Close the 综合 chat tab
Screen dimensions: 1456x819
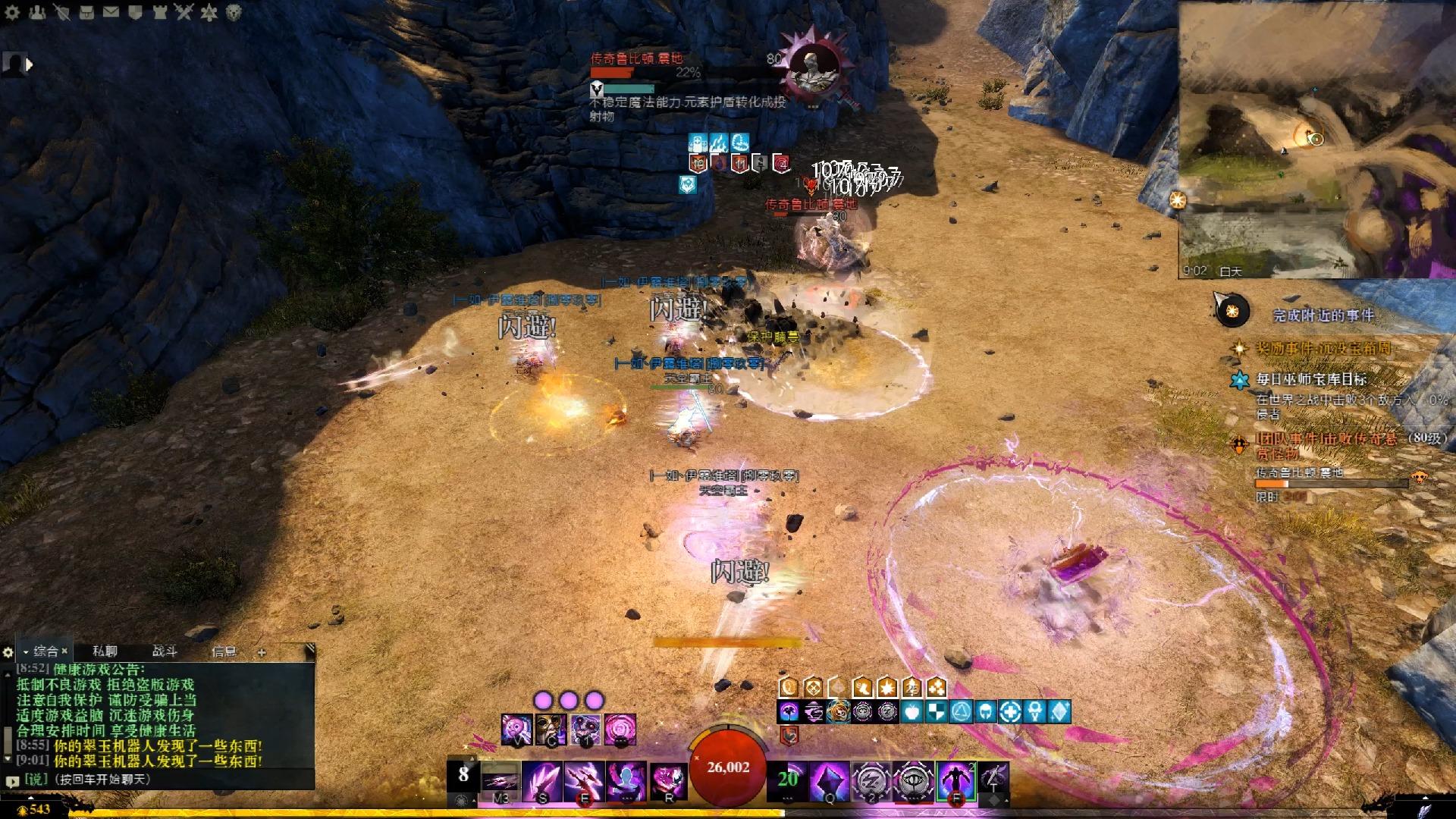click(x=65, y=651)
